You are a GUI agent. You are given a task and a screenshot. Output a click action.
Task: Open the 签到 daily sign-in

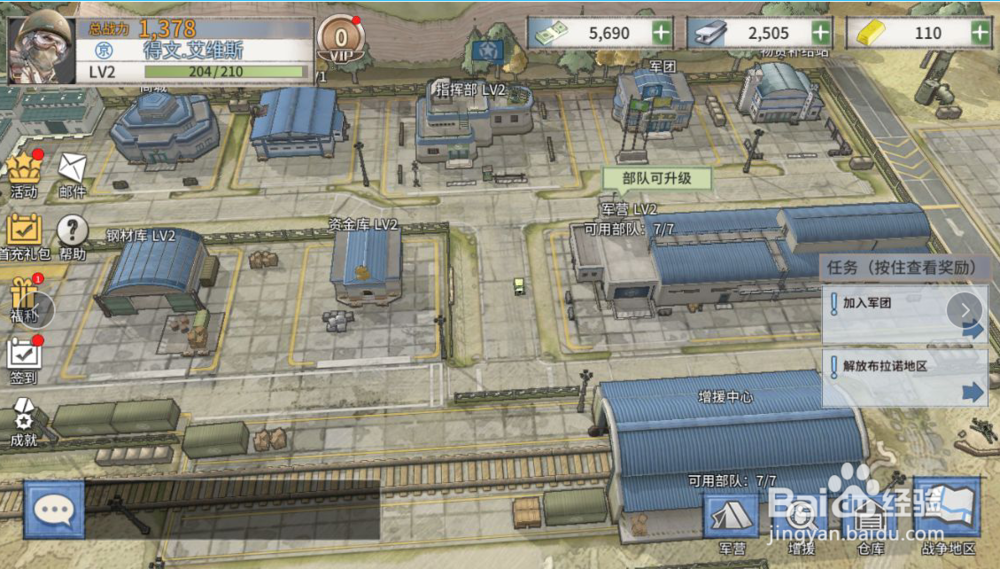pos(23,358)
